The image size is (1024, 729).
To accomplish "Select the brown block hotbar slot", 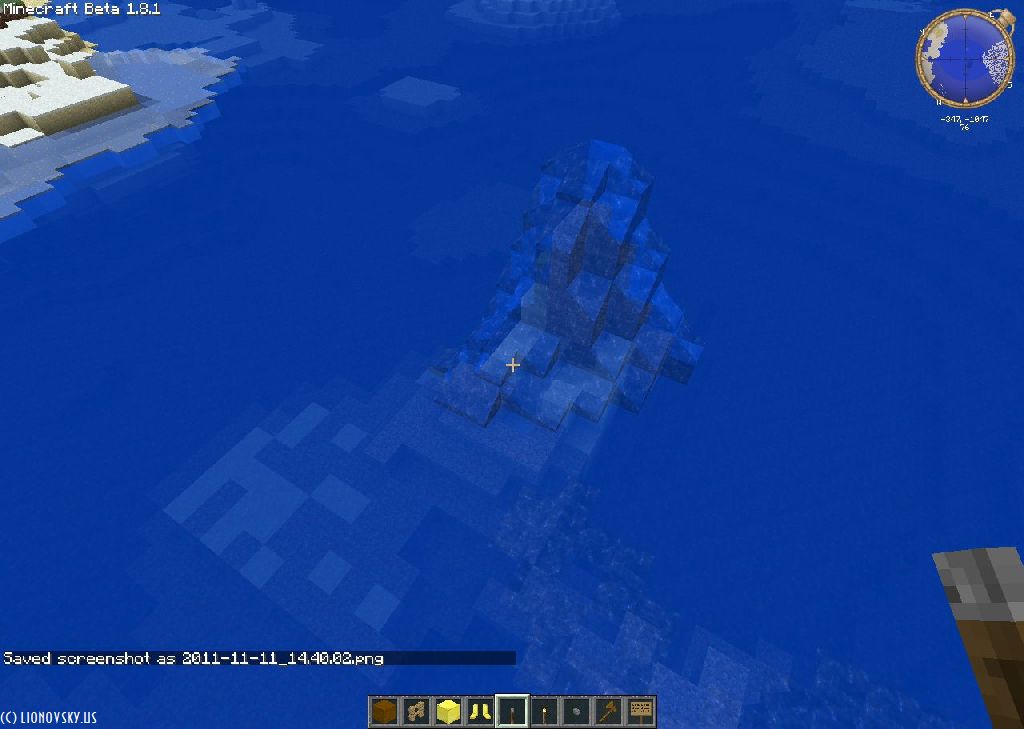I will (384, 712).
